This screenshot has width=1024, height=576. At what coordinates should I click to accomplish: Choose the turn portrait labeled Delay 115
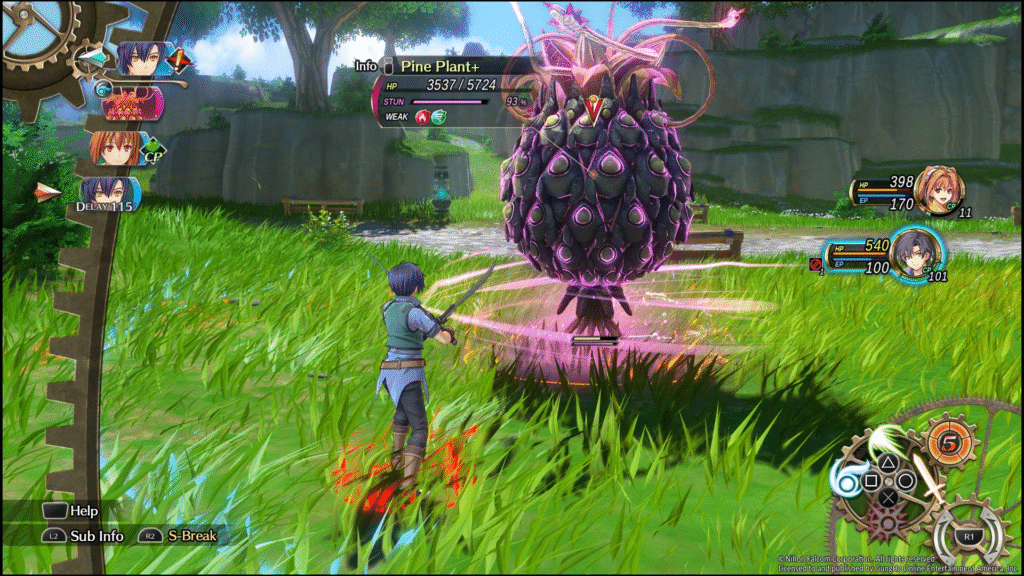pyautogui.click(x=107, y=193)
